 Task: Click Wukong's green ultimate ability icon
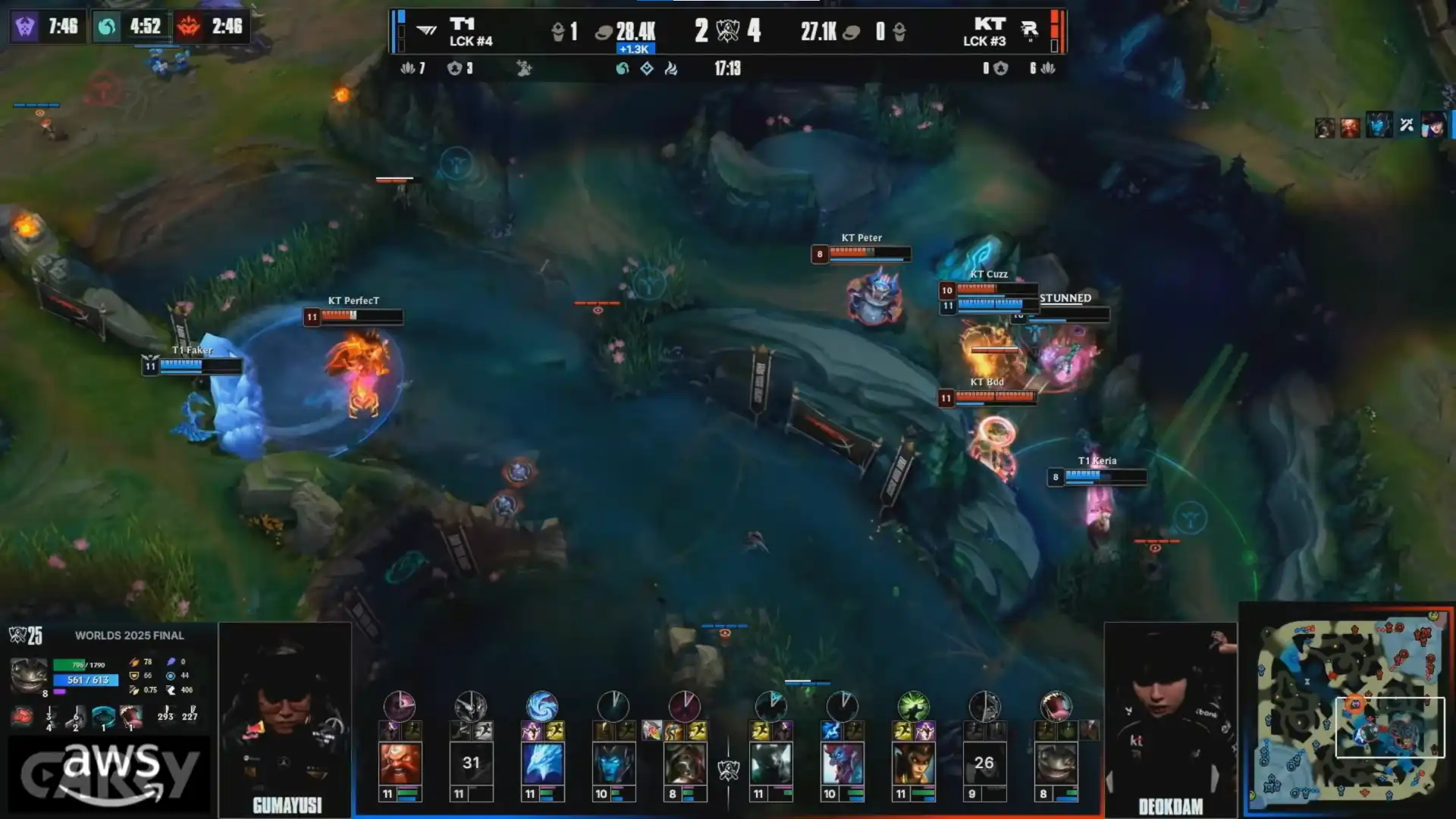click(x=913, y=706)
